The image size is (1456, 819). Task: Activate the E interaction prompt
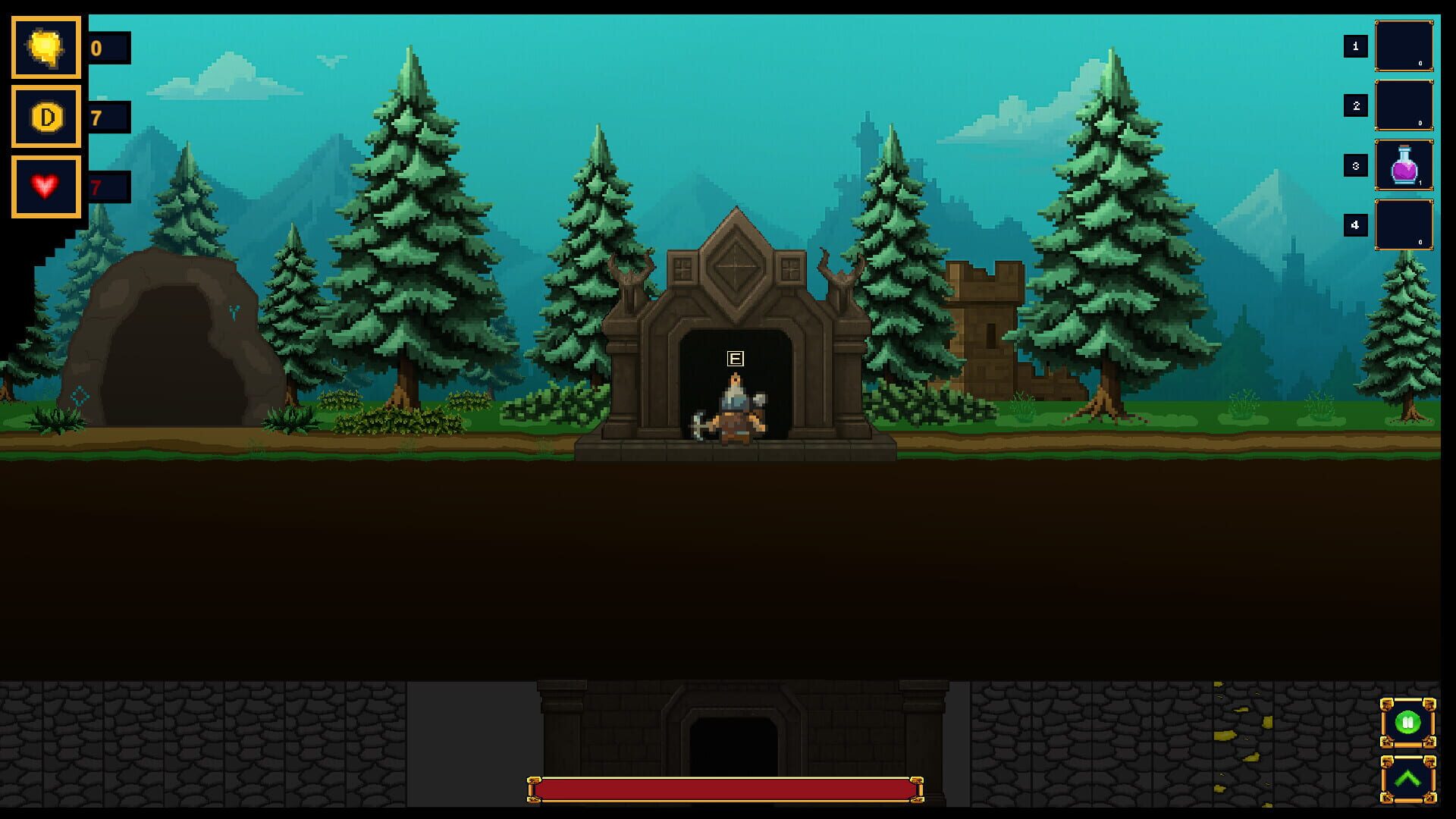tap(733, 358)
